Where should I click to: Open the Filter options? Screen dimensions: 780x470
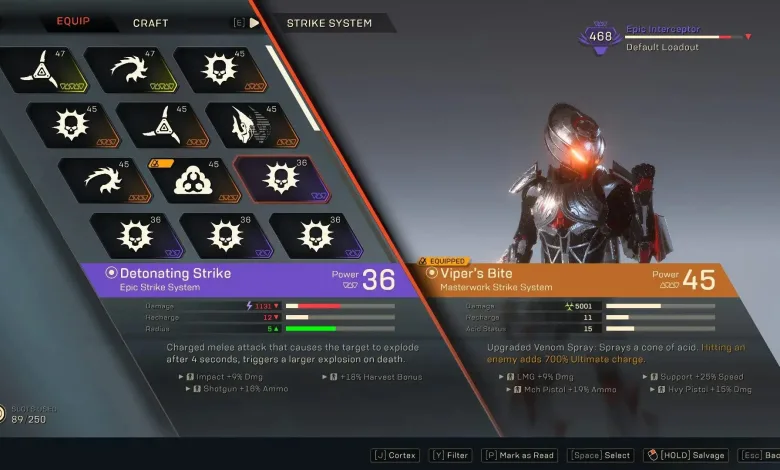[x=451, y=455]
